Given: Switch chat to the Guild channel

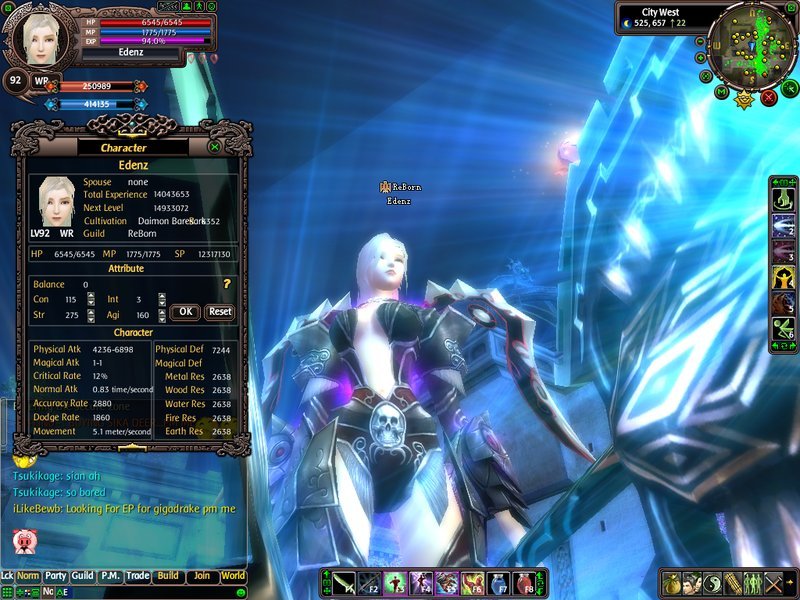Looking at the screenshot, I should [83, 576].
